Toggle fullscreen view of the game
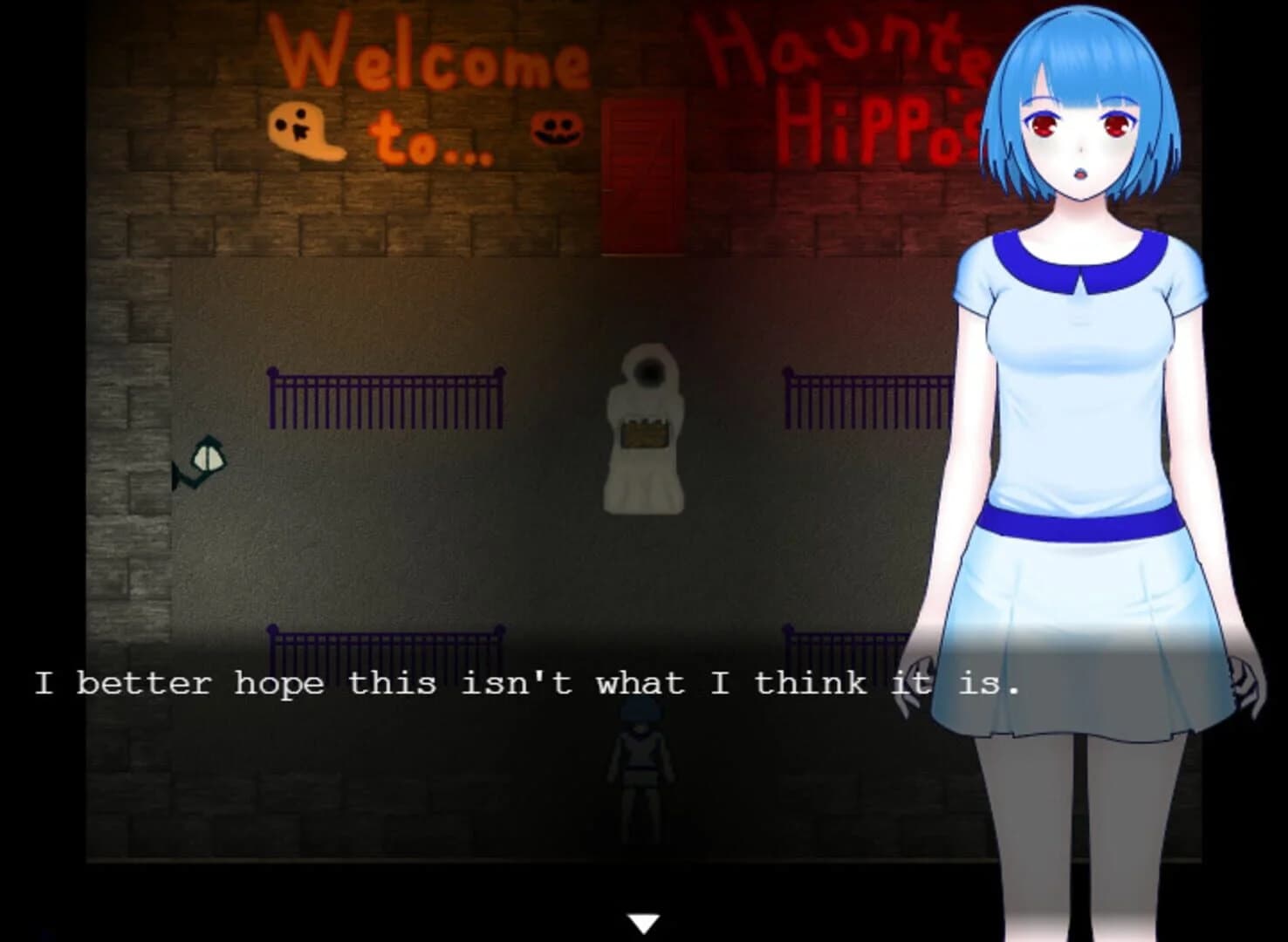Screen dimensions: 1288x942 644,471
